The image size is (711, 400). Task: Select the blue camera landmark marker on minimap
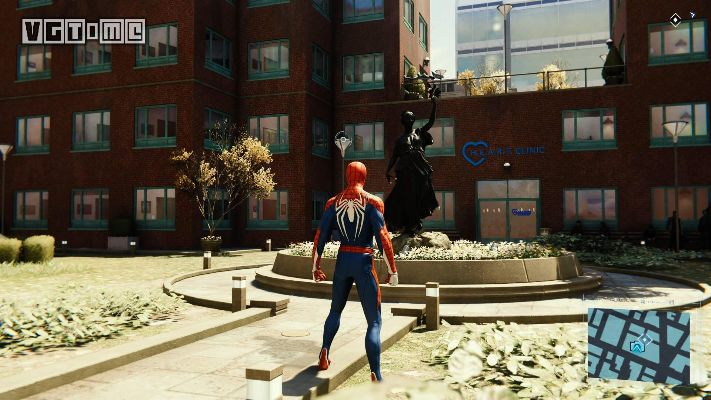coord(635,346)
